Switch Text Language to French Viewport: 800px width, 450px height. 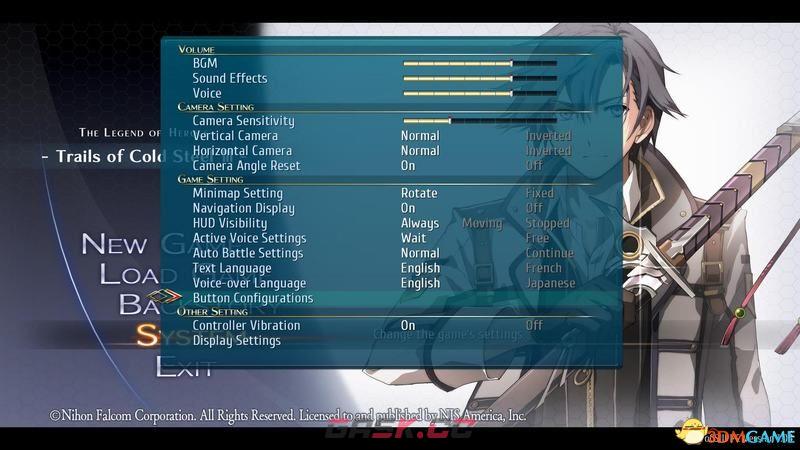point(543,268)
